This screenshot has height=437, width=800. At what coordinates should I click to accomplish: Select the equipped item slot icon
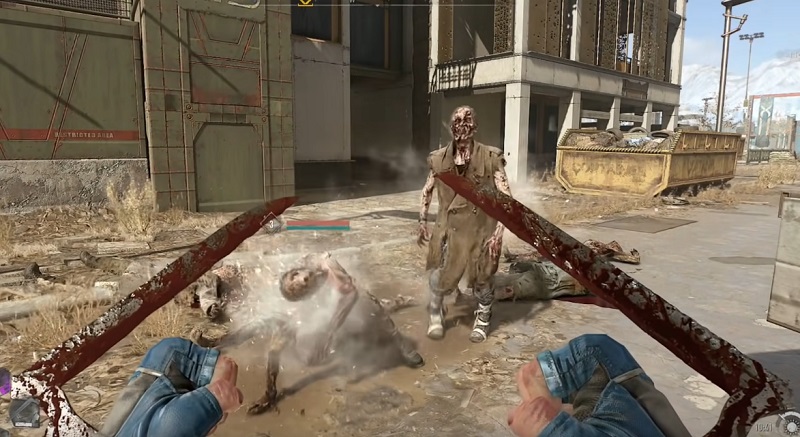[24, 412]
